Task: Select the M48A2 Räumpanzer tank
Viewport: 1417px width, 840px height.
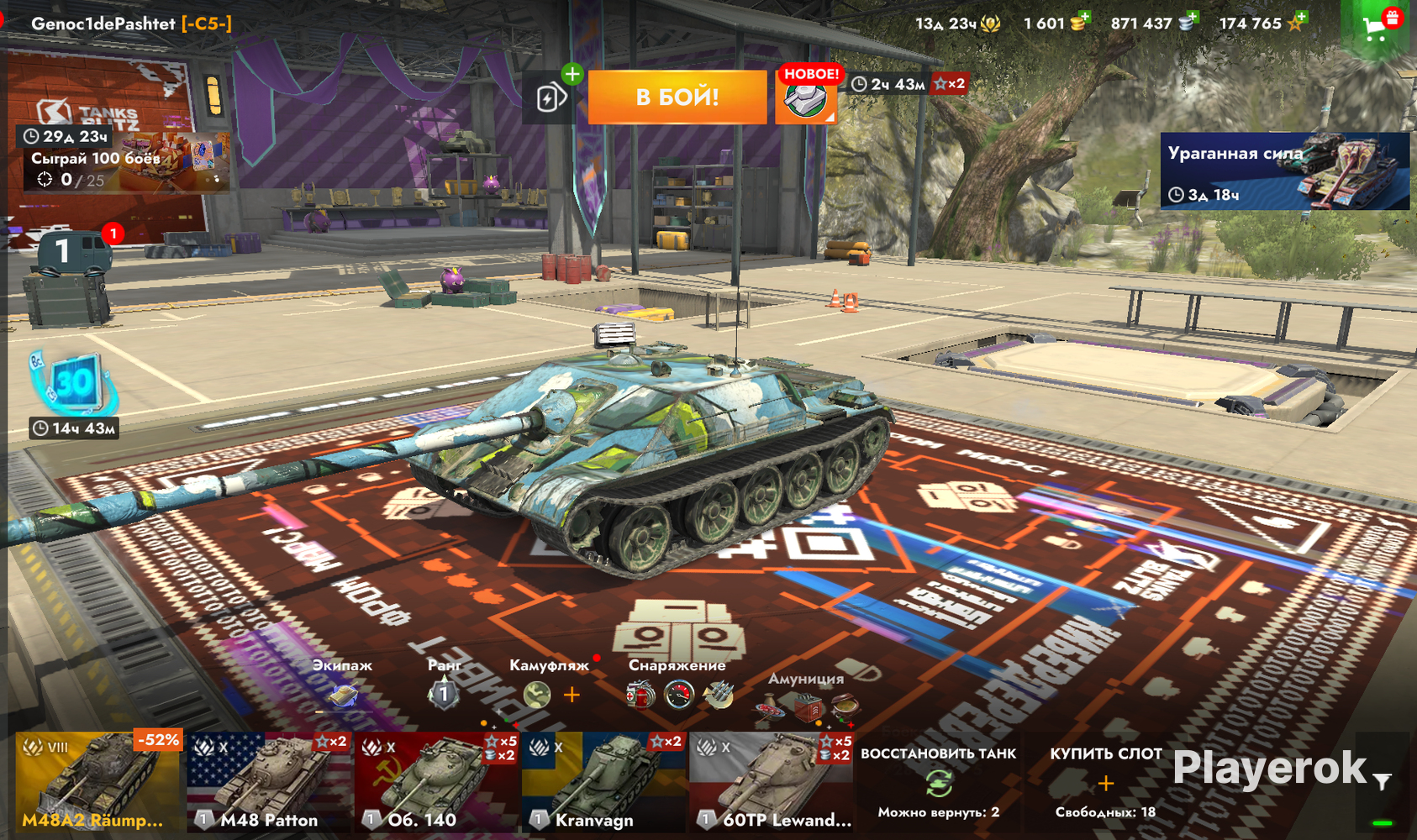Action: pyautogui.click(x=99, y=783)
